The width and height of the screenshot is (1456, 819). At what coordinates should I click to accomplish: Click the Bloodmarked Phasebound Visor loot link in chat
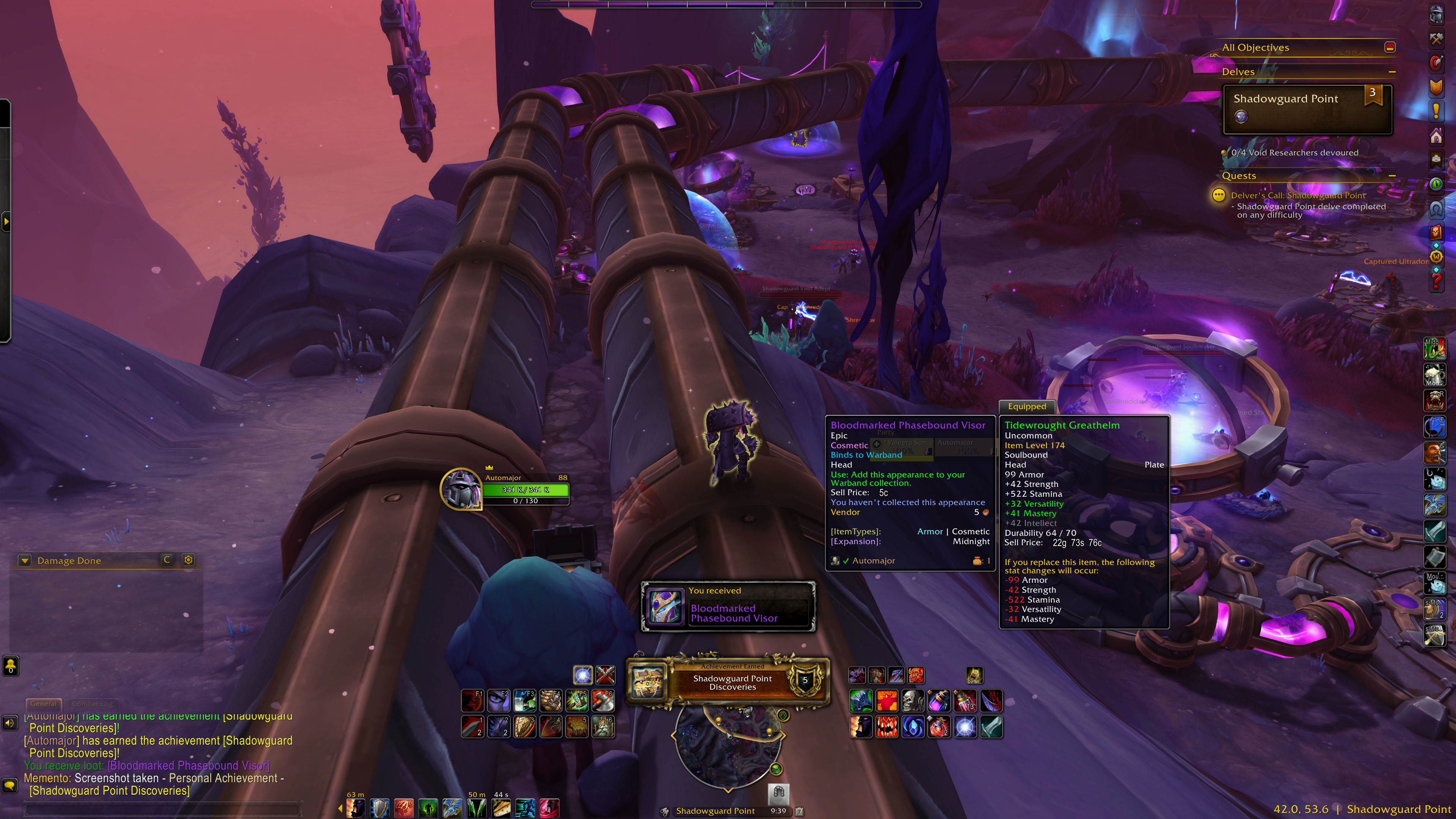point(188,766)
